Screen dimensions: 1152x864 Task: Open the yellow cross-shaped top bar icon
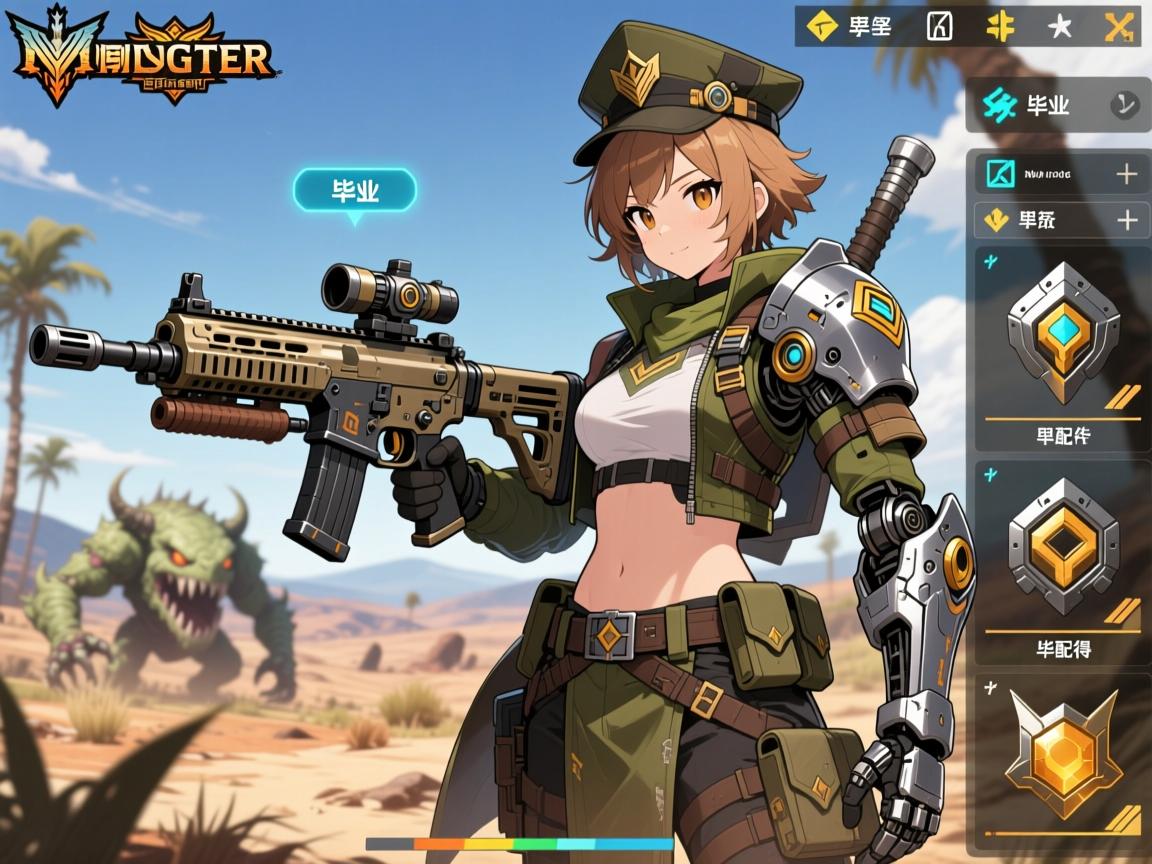(999, 26)
